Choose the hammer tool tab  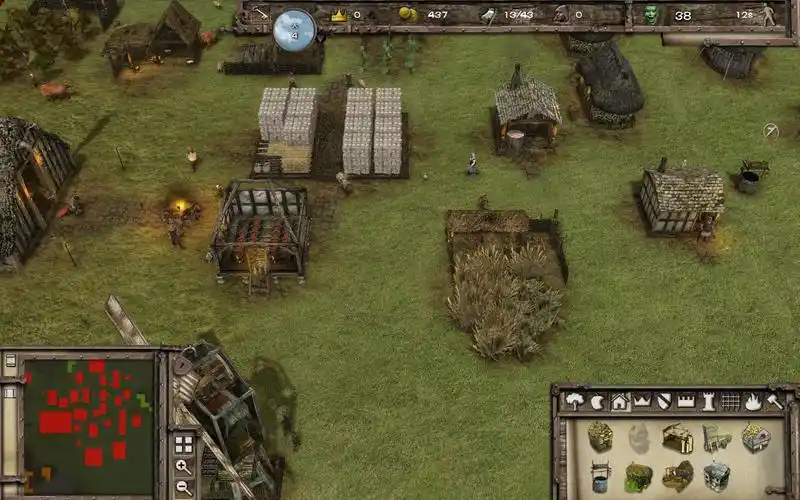(774, 401)
